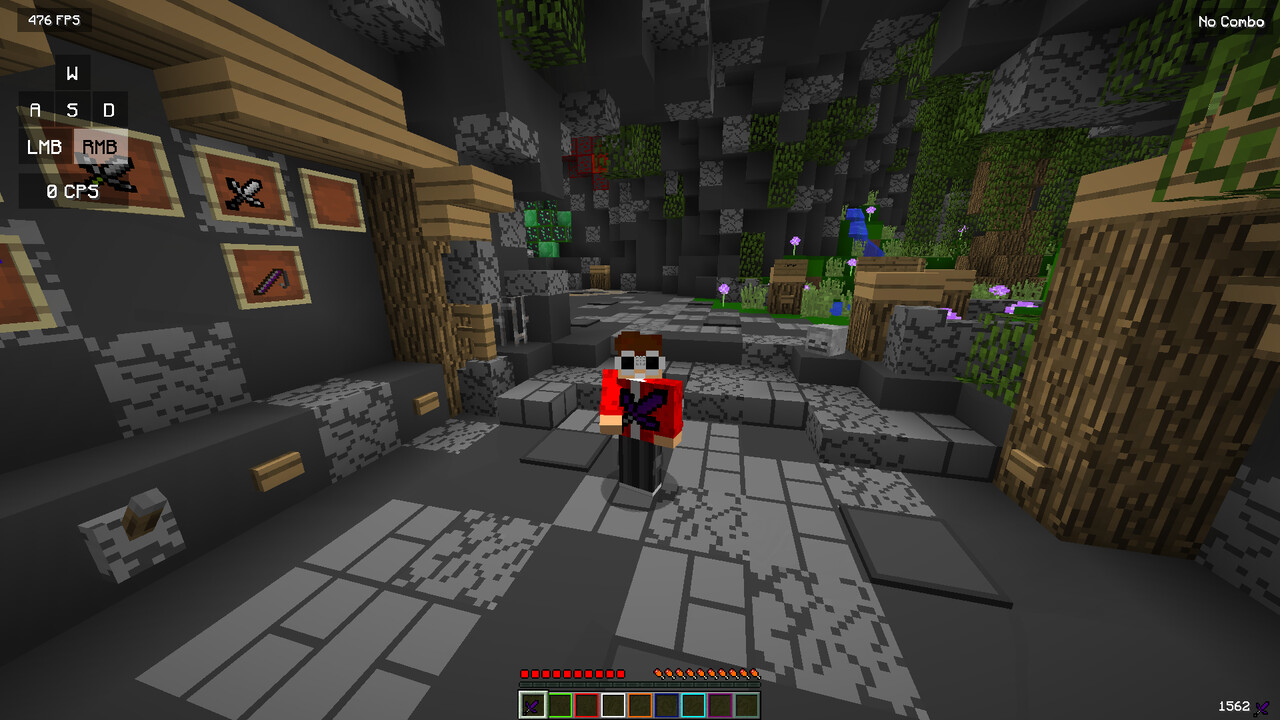Viewport: 1280px width, 720px height.
Task: Pick the white-bordered hotbar slot
Action: tap(613, 705)
